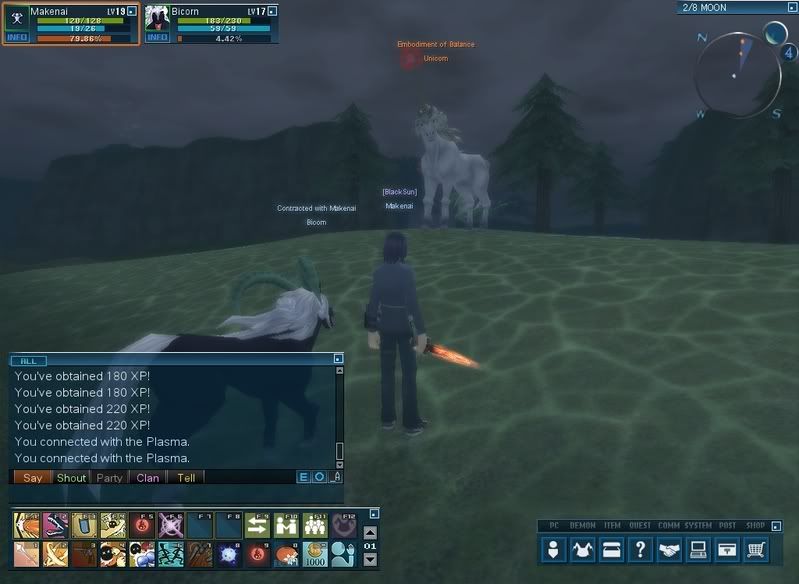Open the Demon menu icon
This screenshot has height=584, width=799.
tap(583, 549)
